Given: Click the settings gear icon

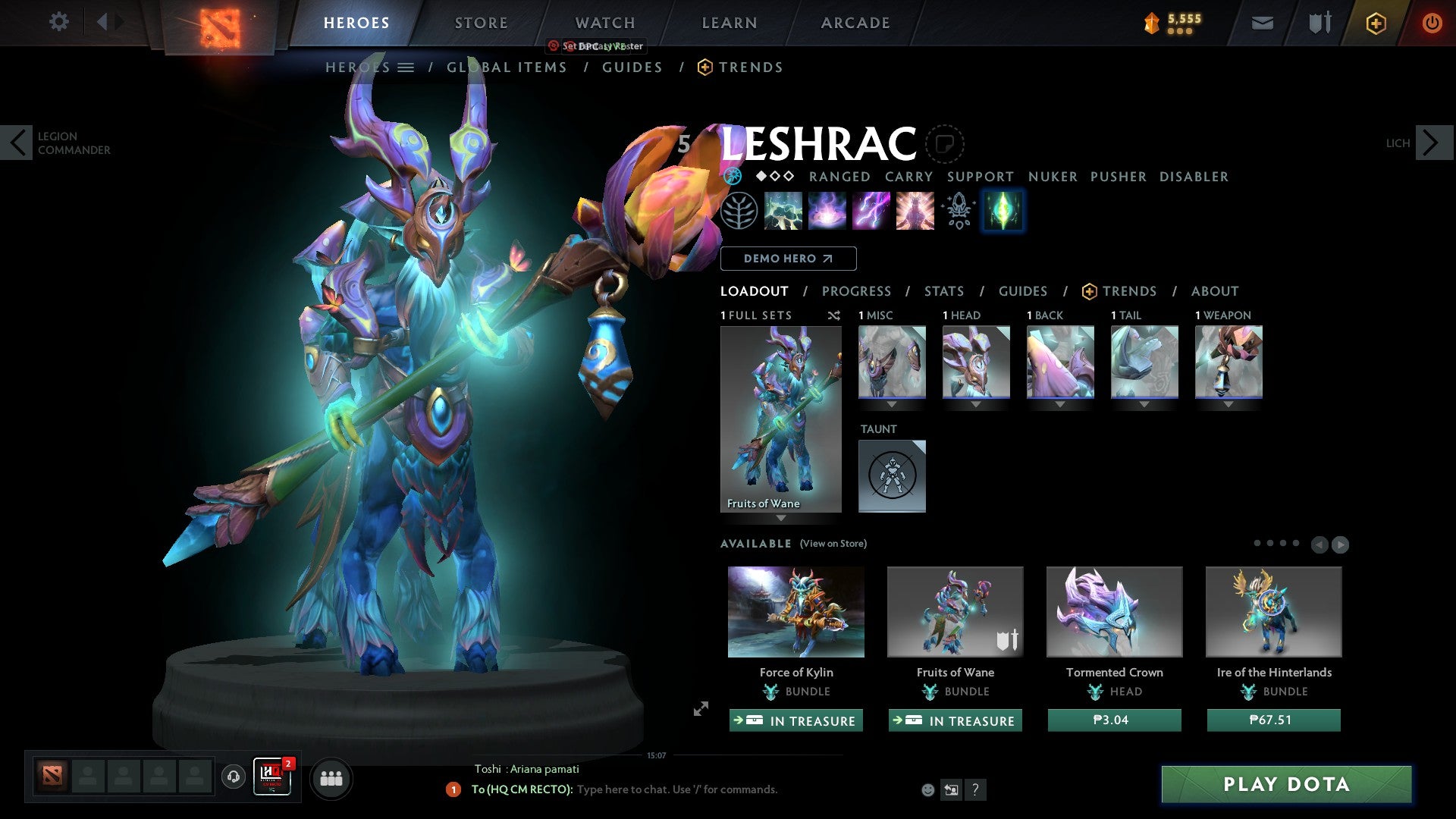Looking at the screenshot, I should [x=59, y=22].
